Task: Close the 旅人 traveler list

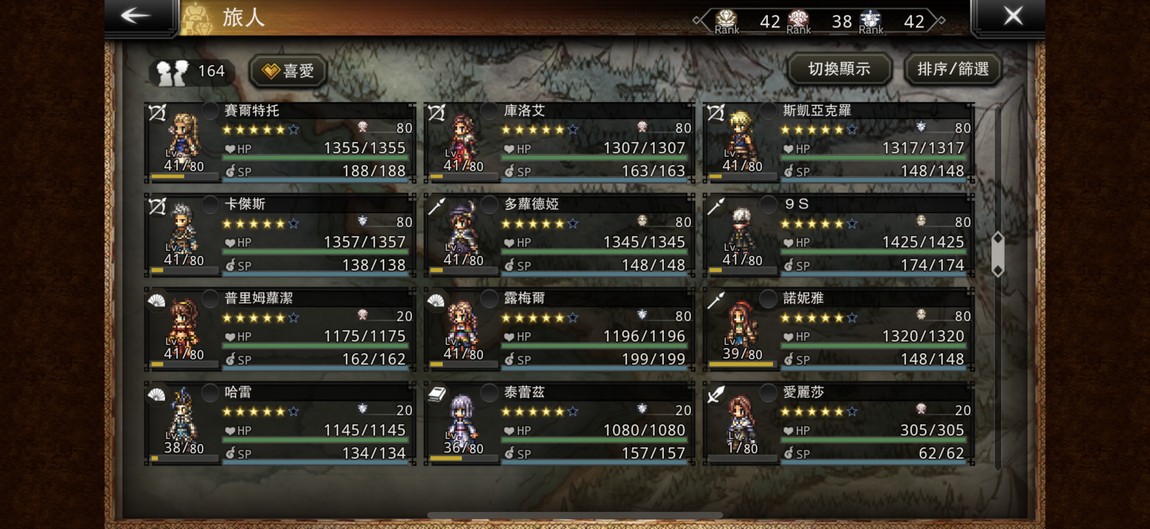Action: tap(1012, 16)
